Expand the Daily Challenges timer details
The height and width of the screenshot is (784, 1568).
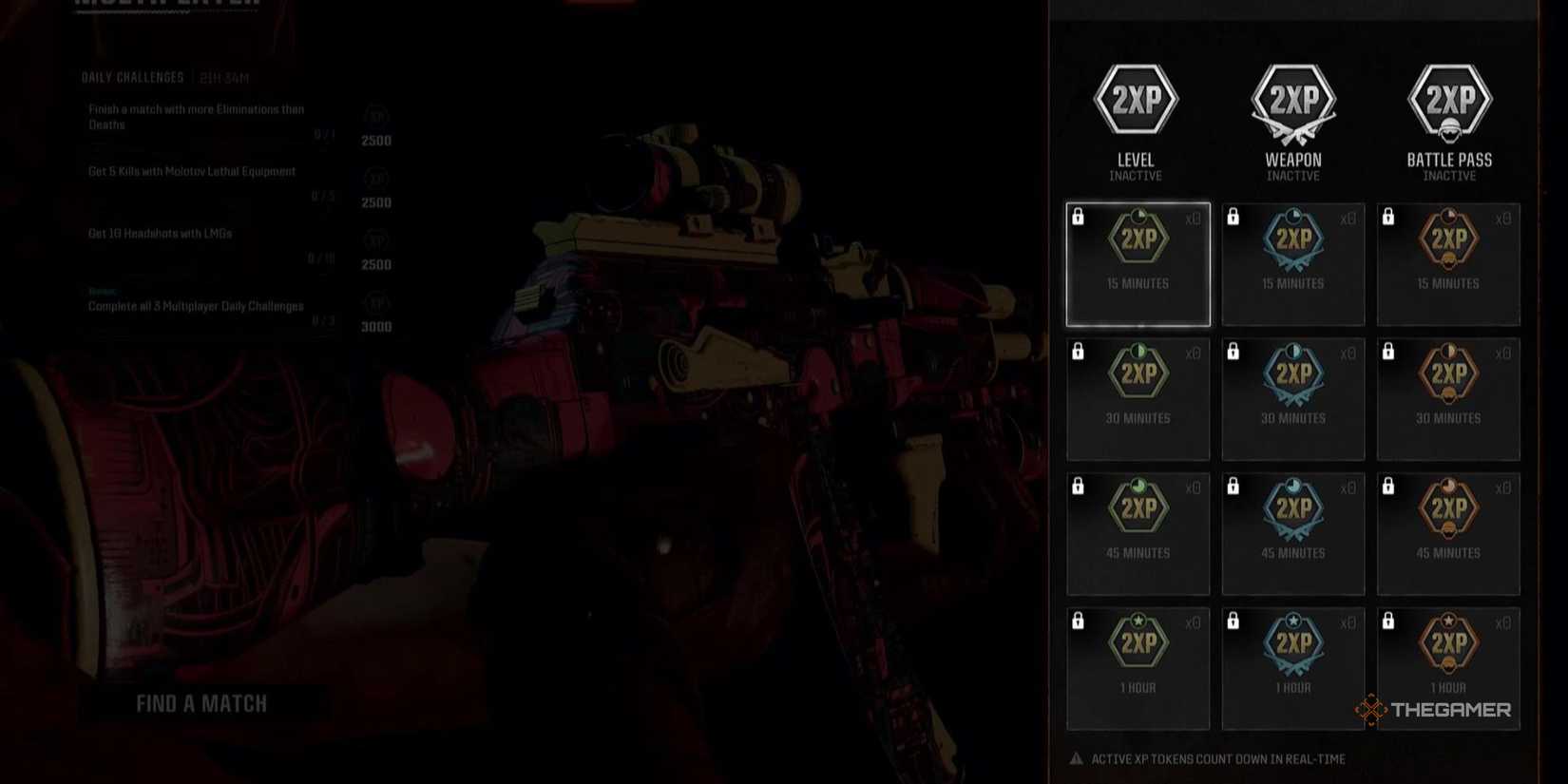(225, 78)
